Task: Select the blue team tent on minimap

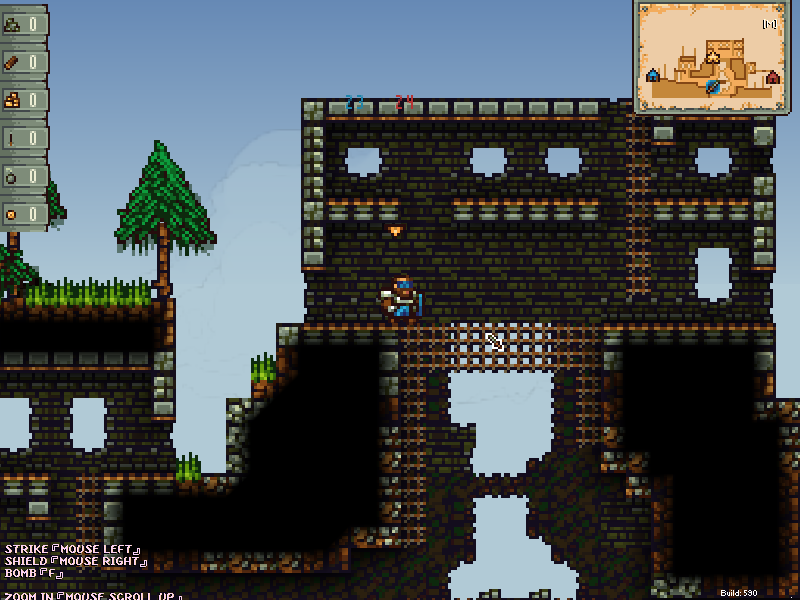Action: point(653,75)
